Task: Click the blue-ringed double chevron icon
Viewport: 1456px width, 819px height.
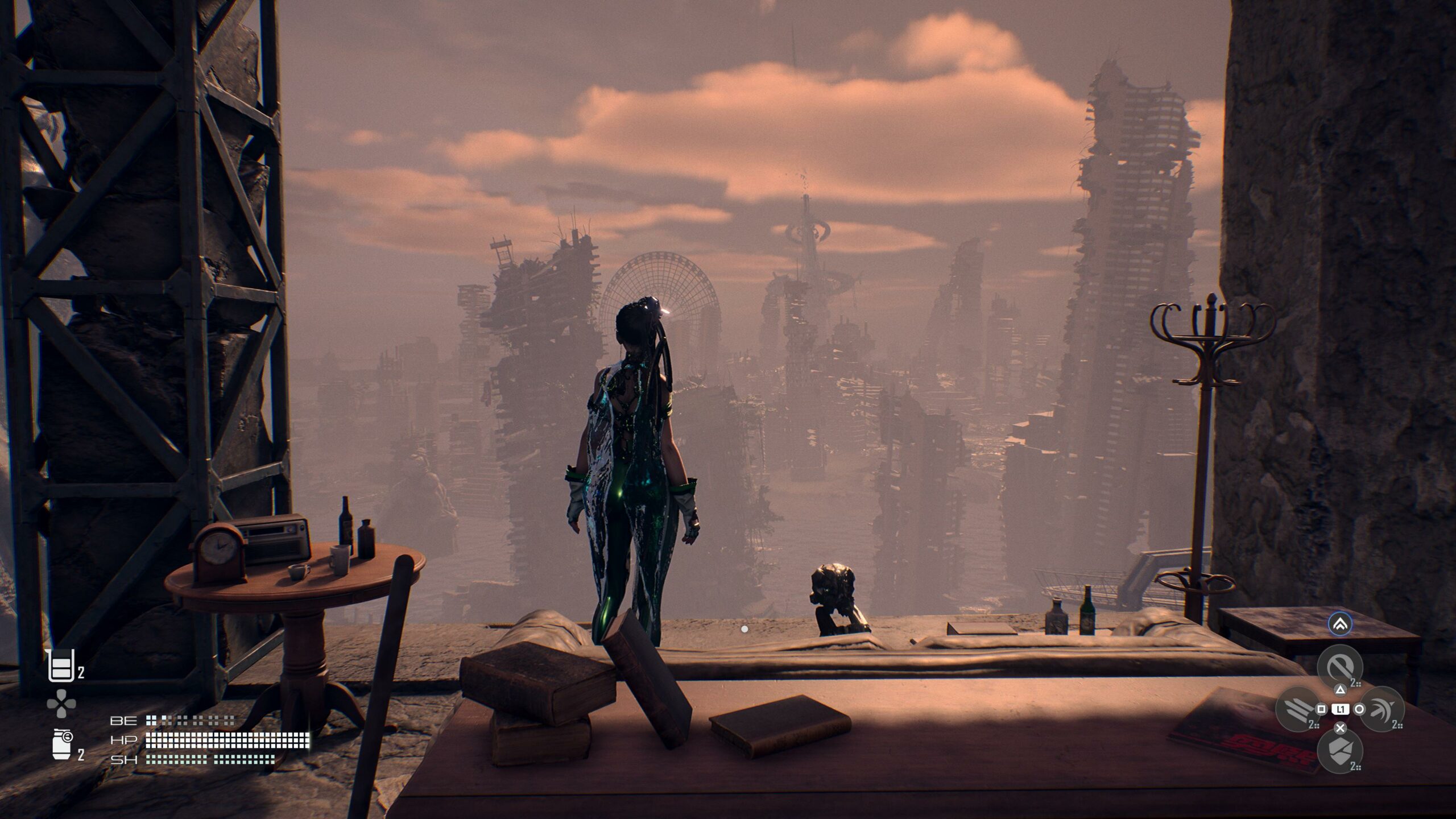Action: [x=1340, y=624]
